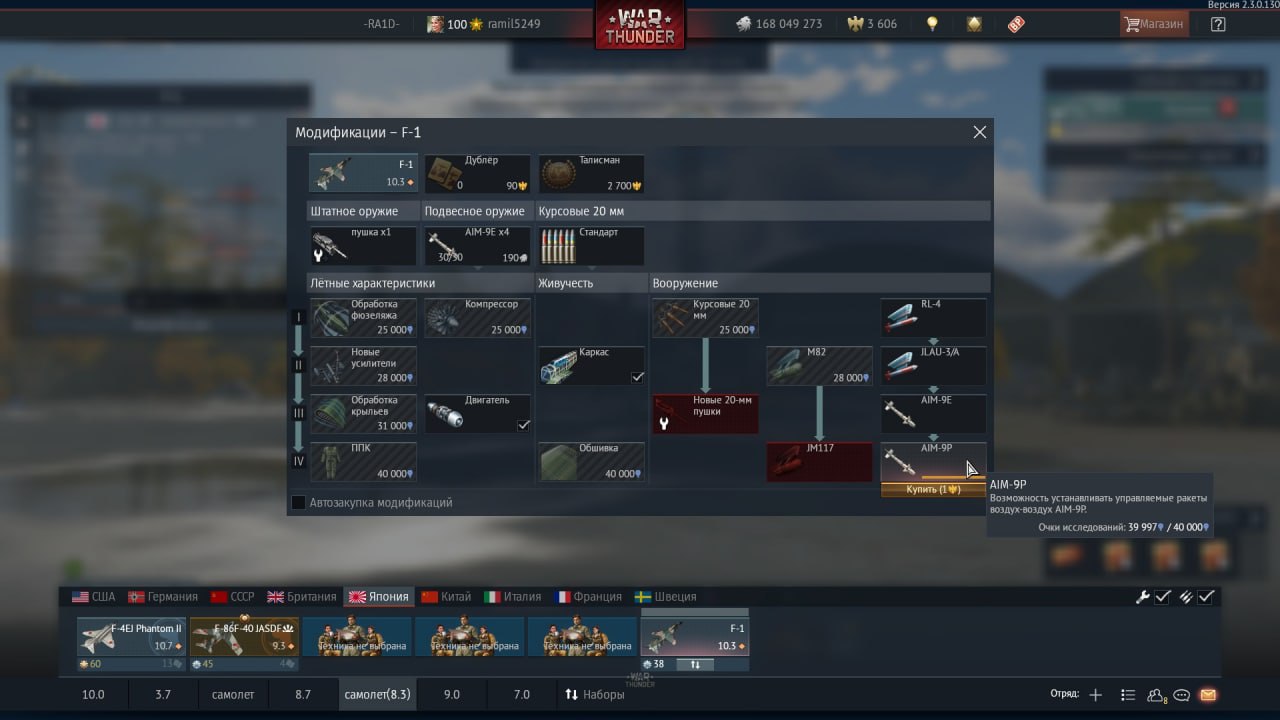Choose the ППК G-suit modification

click(x=363, y=461)
